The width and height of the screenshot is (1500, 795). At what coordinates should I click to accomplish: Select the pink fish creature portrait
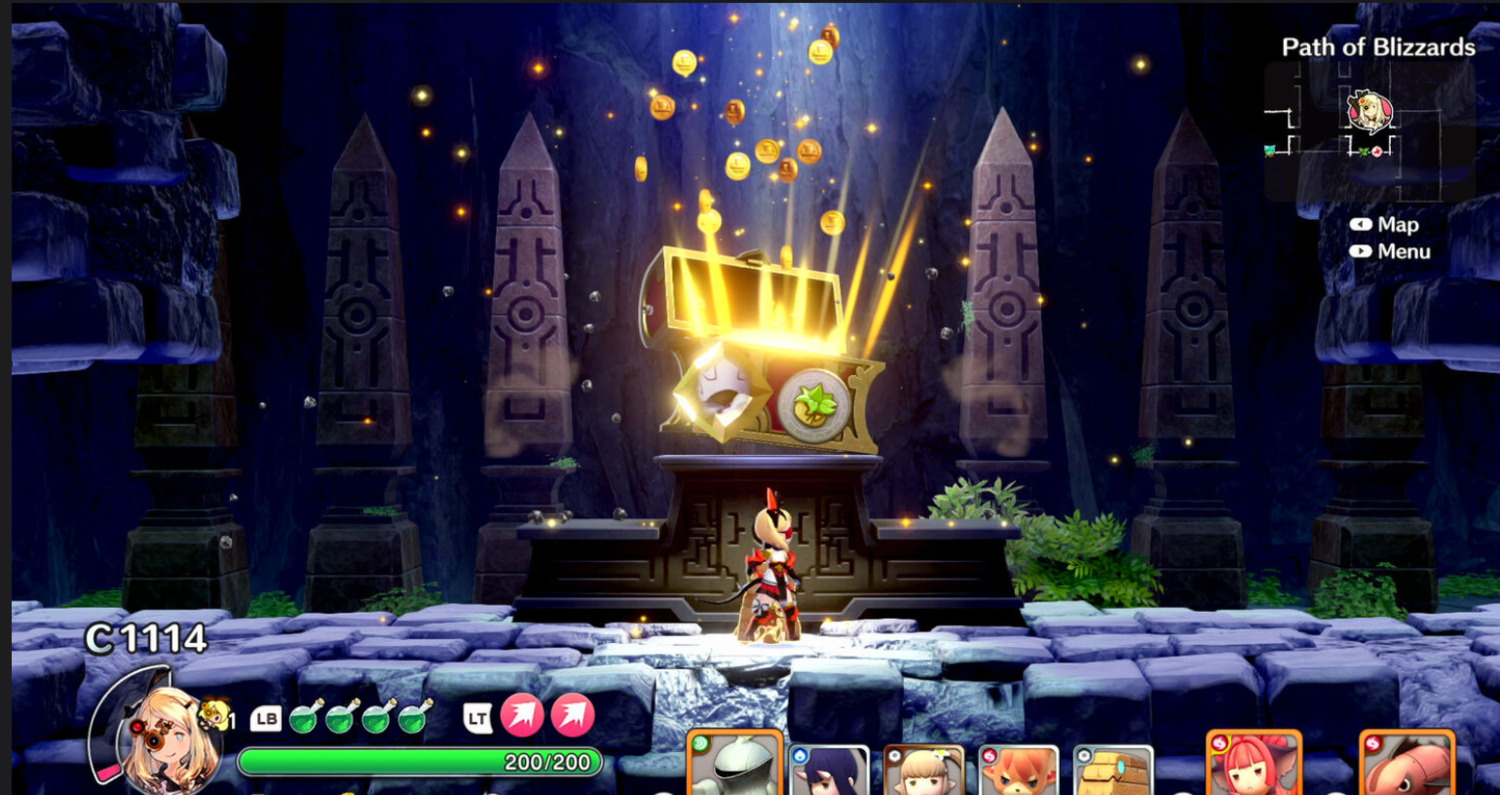(1405, 765)
